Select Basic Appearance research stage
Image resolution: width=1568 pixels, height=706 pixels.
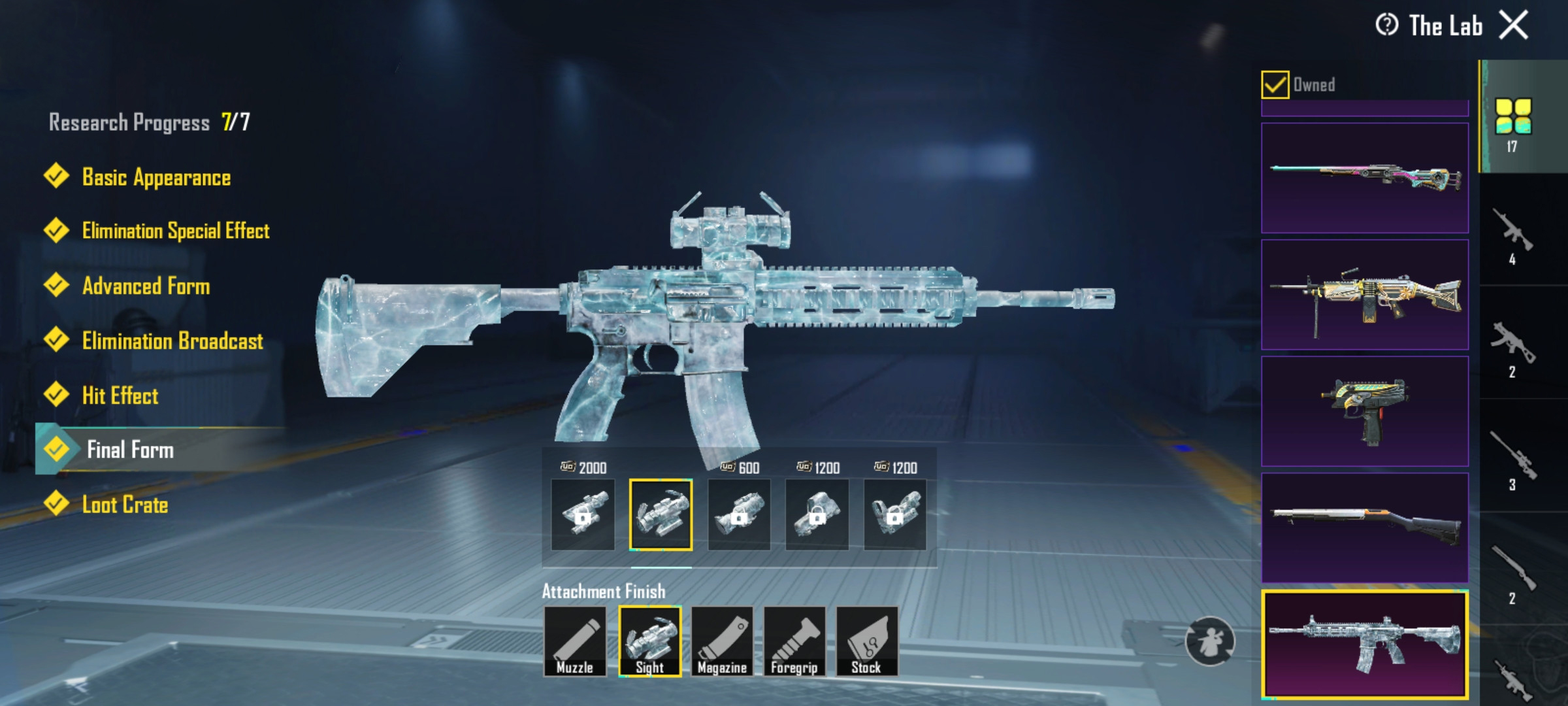click(x=155, y=177)
